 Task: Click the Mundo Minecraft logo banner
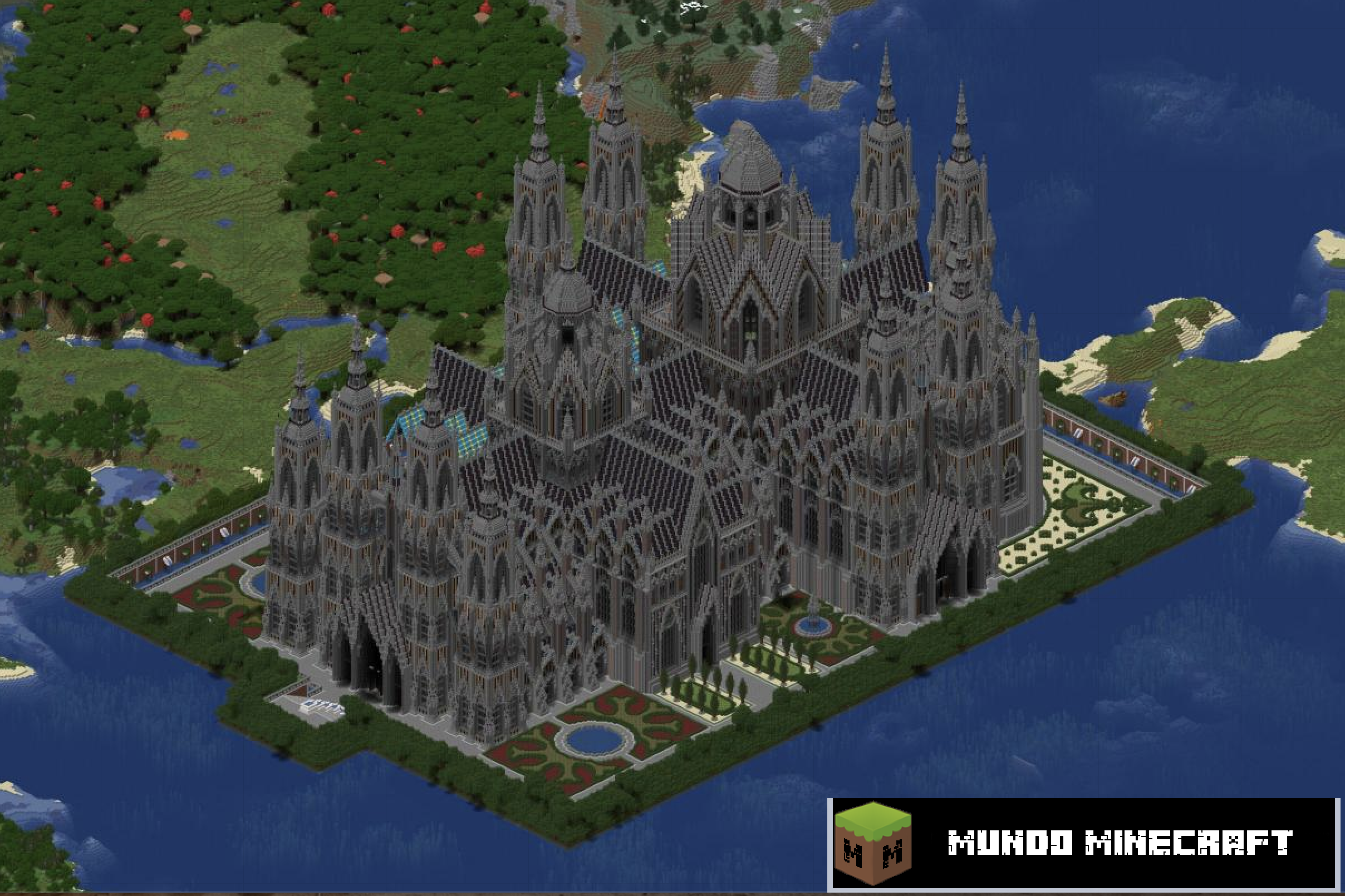pos(1085,844)
